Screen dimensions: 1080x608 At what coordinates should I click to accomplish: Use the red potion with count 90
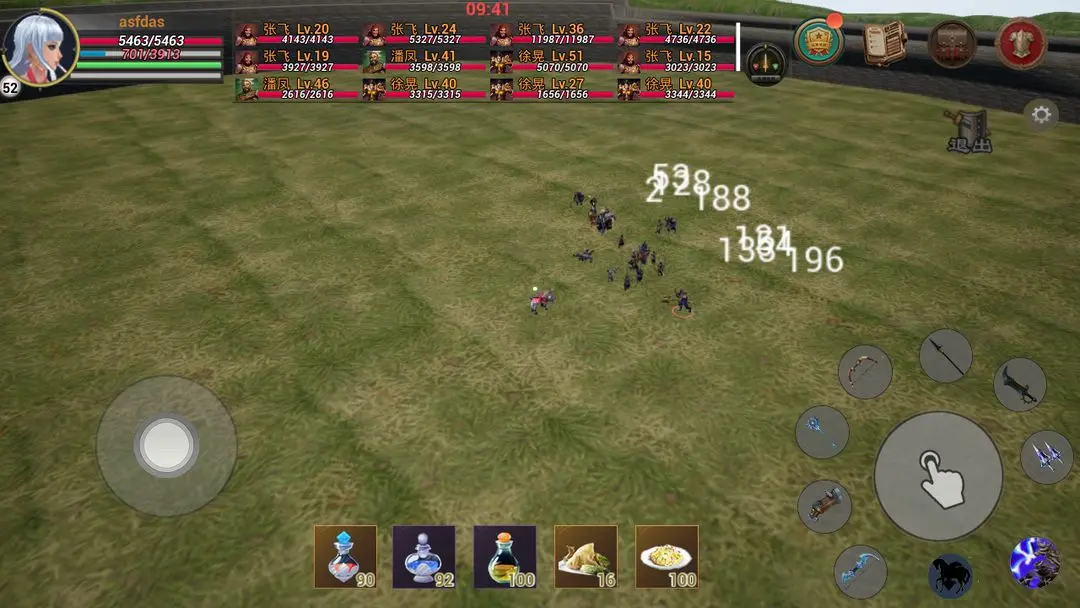click(x=345, y=556)
